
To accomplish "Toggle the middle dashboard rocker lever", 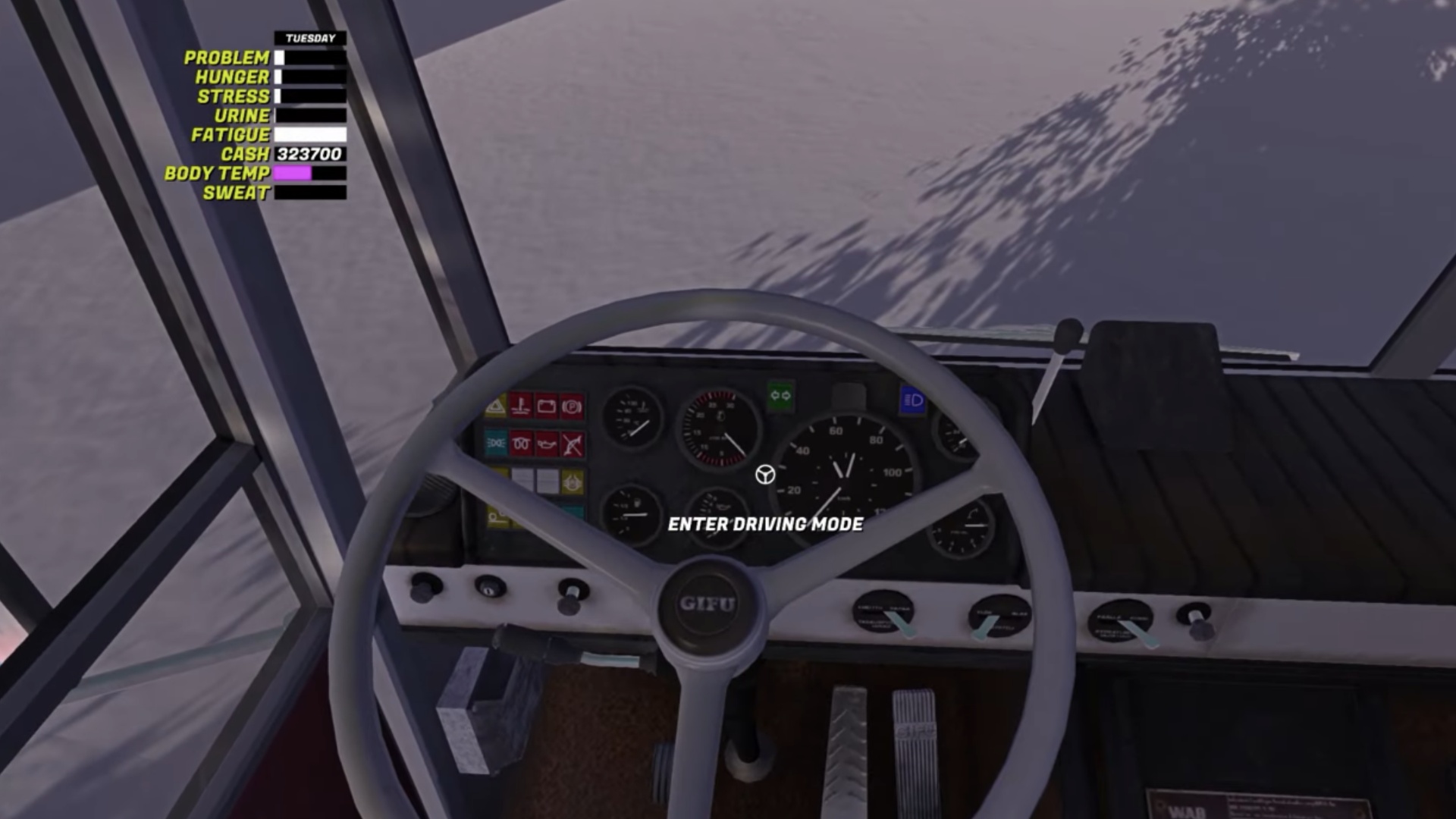I will (x=984, y=629).
